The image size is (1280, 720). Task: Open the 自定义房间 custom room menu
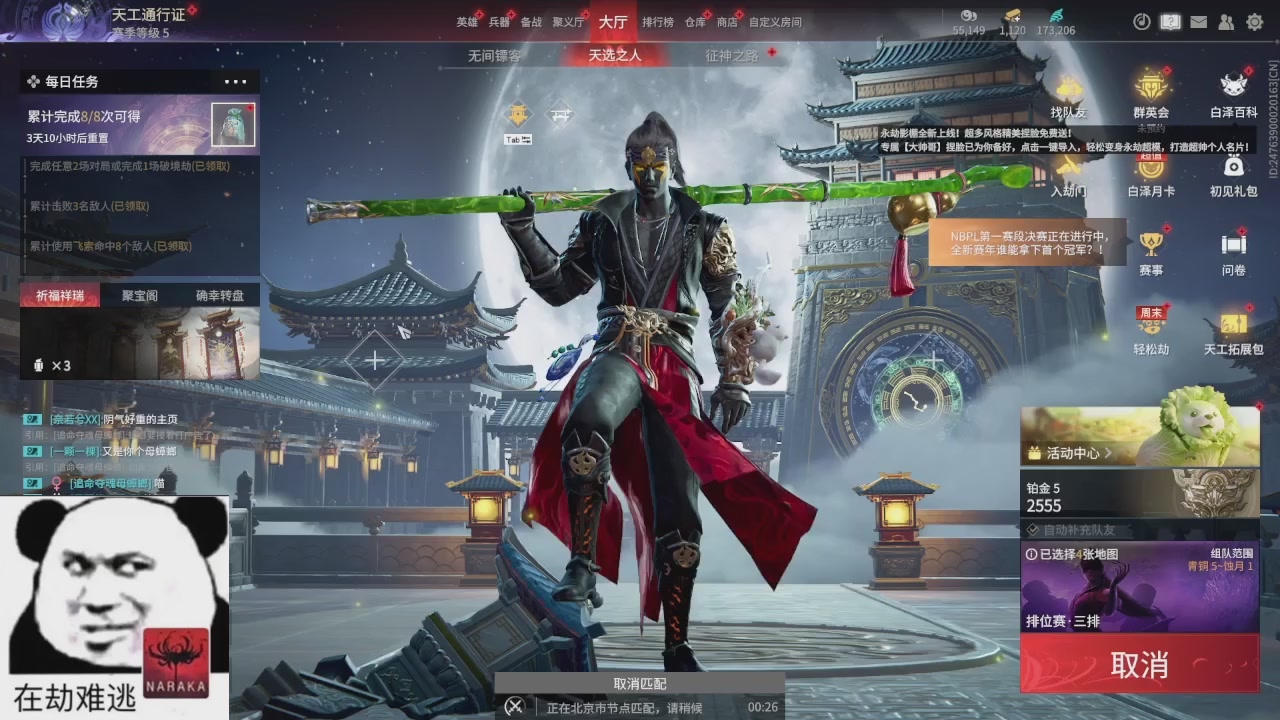click(x=775, y=22)
